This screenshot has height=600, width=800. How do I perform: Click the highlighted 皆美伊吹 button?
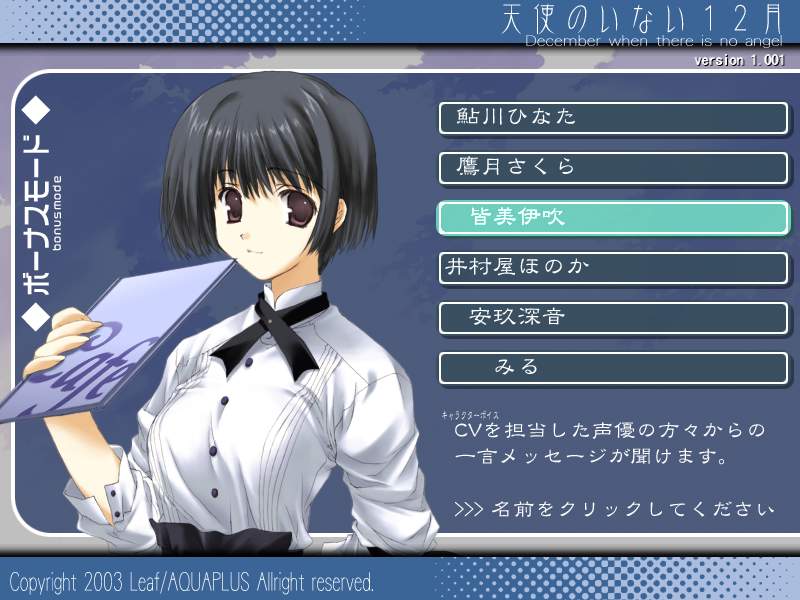click(613, 217)
